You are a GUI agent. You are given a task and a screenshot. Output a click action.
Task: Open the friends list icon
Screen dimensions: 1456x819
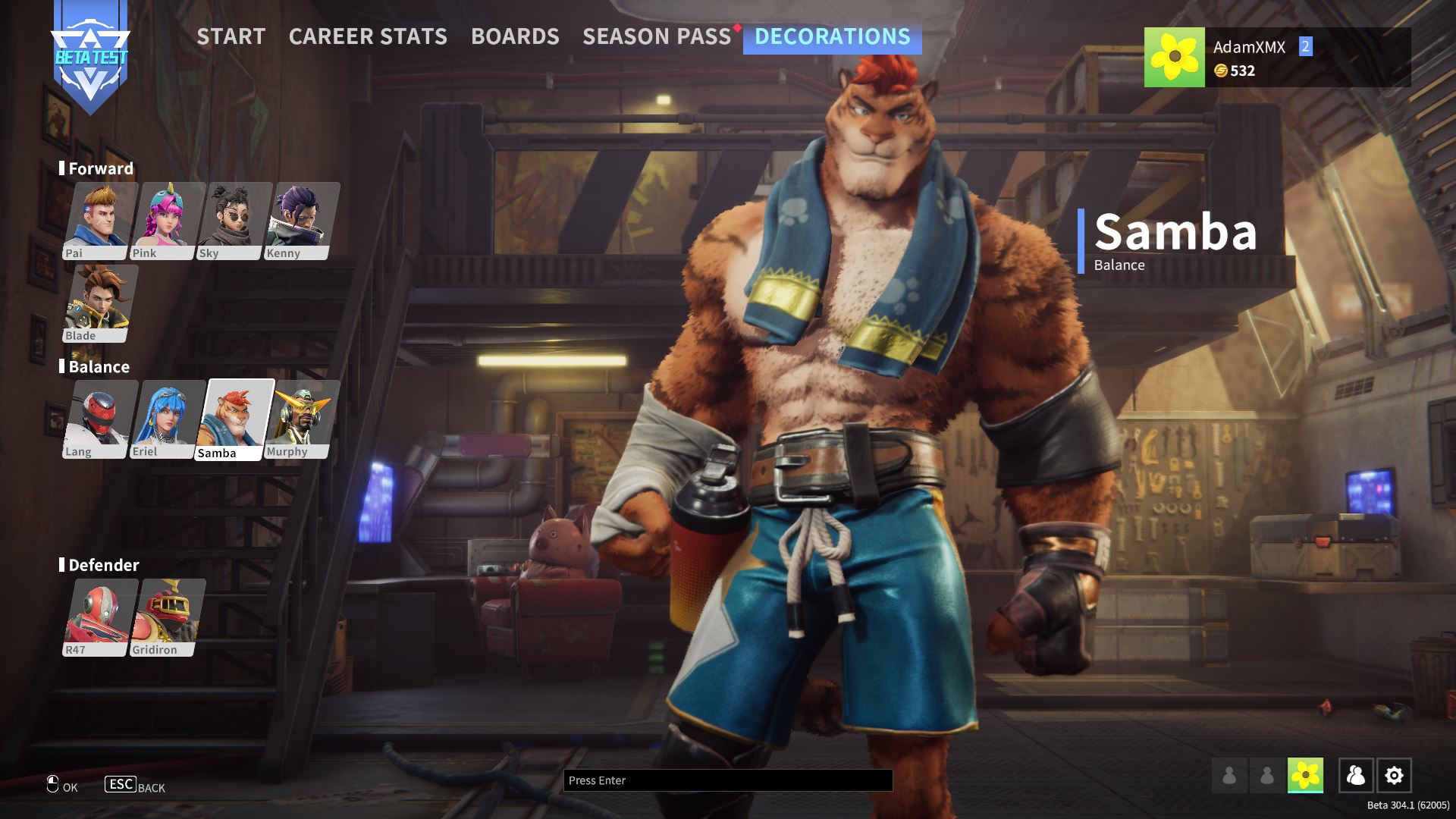tap(1356, 776)
